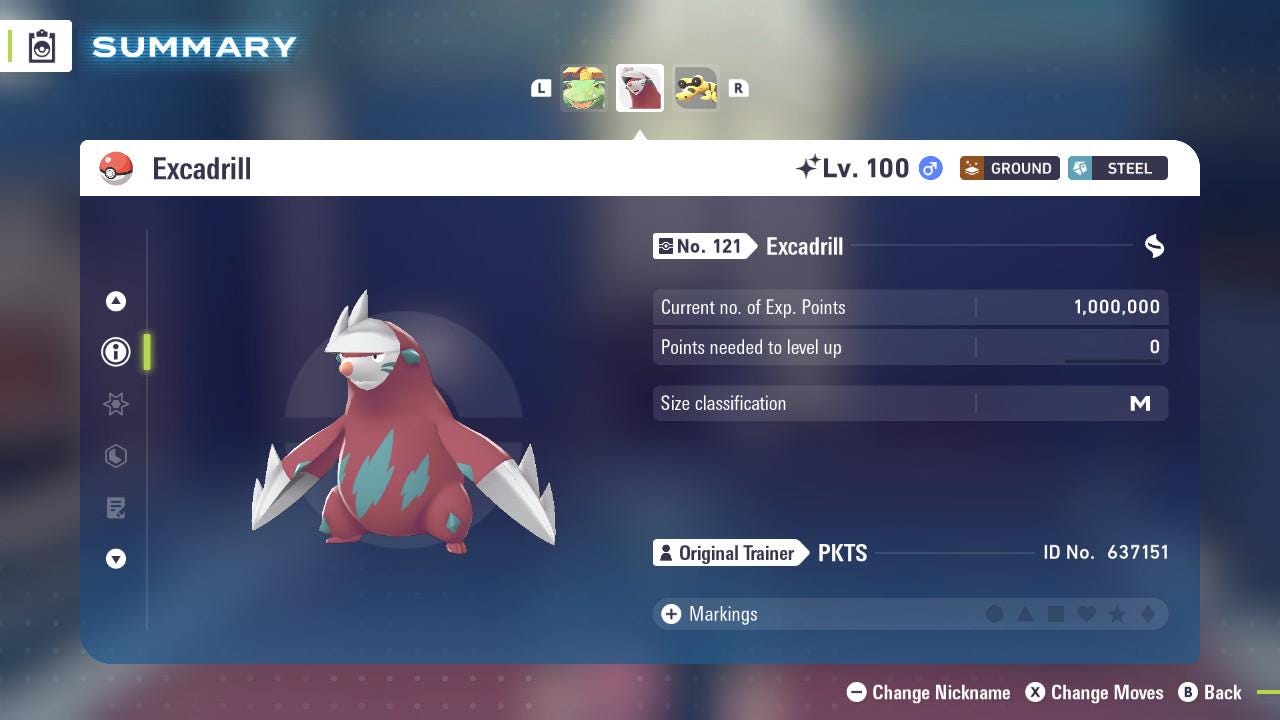
Task: Click the down arrow to view next page
Action: point(116,559)
